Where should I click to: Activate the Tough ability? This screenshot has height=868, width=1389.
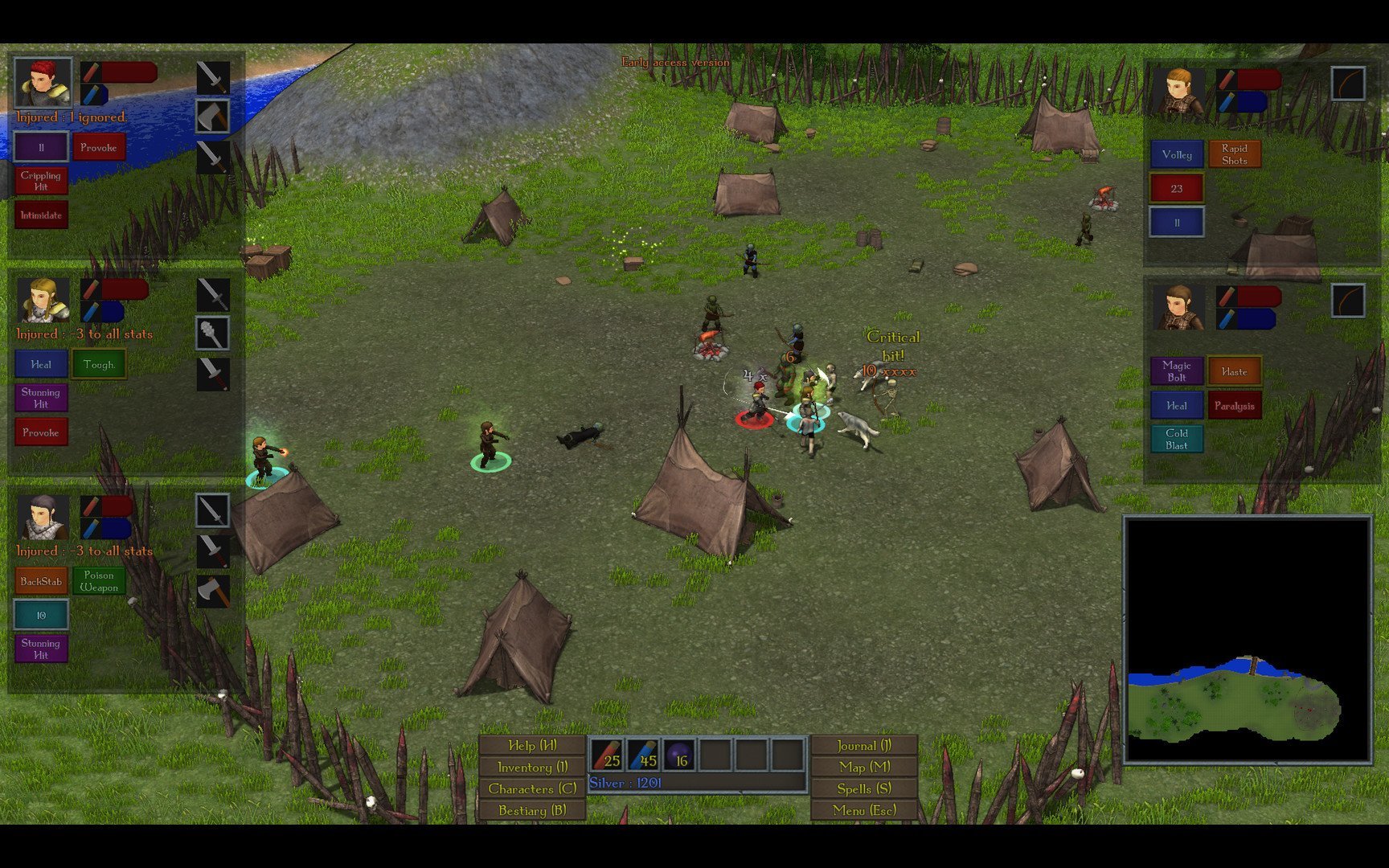99,364
